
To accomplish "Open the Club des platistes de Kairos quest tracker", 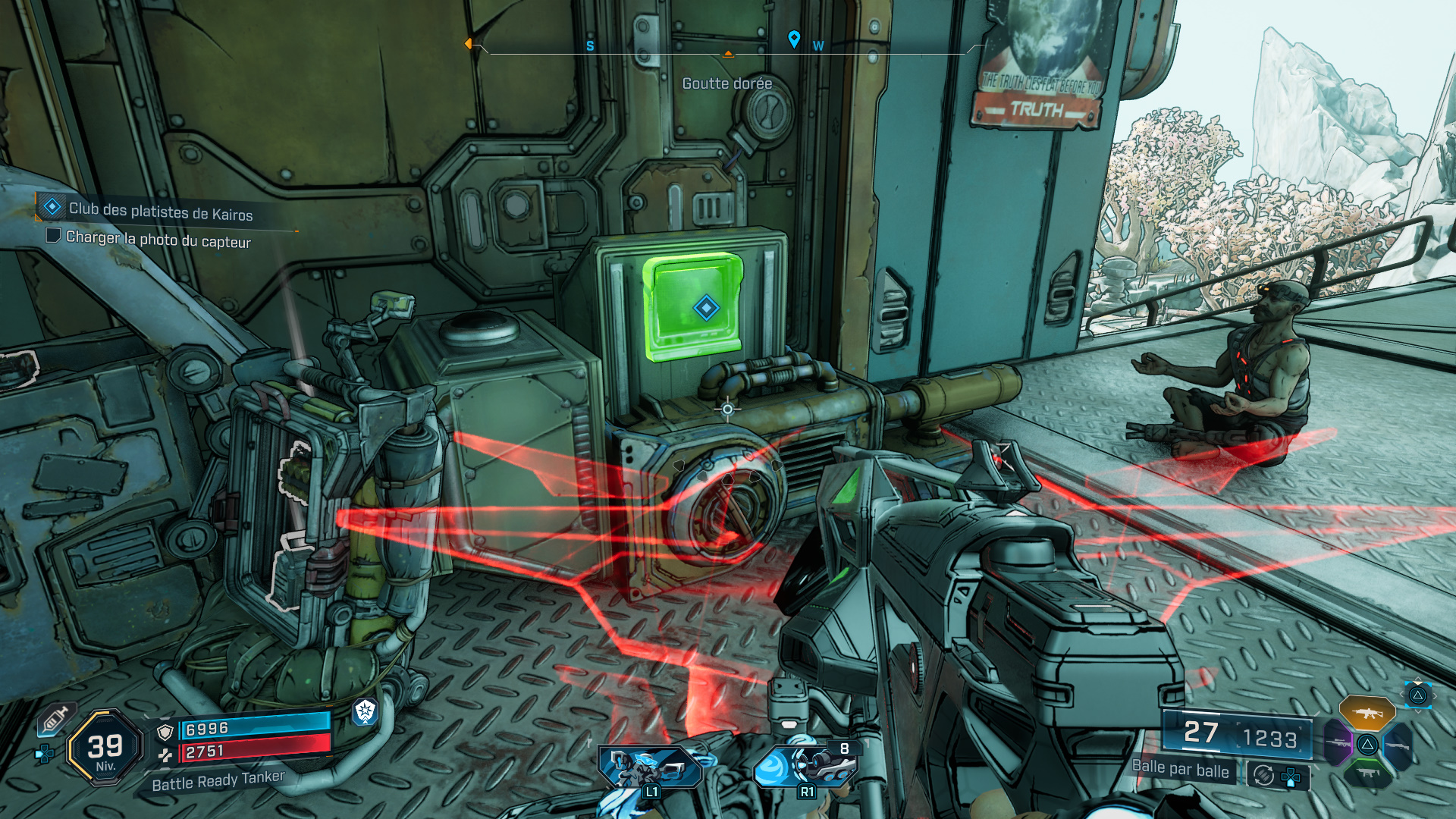I will (160, 211).
